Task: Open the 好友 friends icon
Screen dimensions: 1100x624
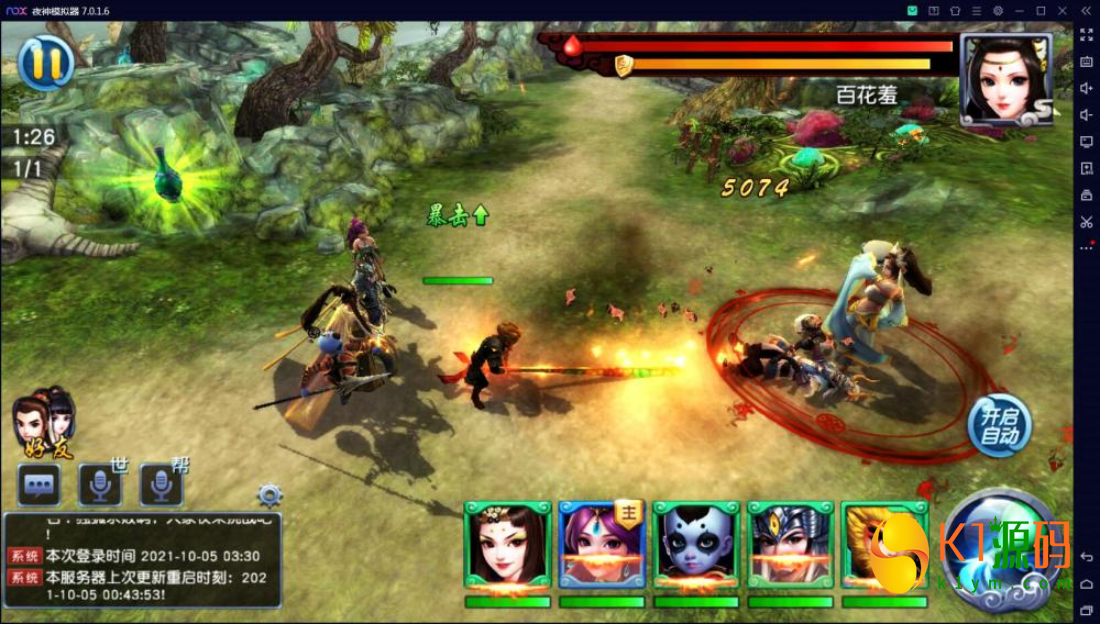Action: tap(44, 422)
